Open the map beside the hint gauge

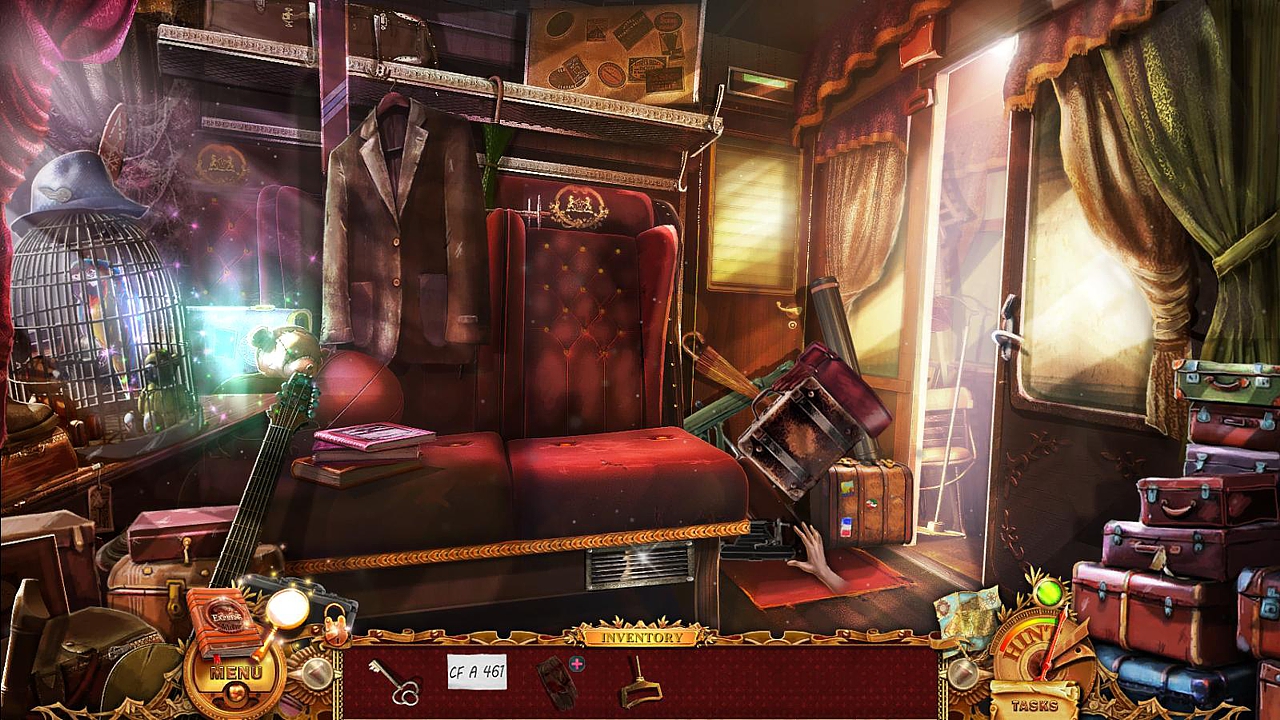968,612
